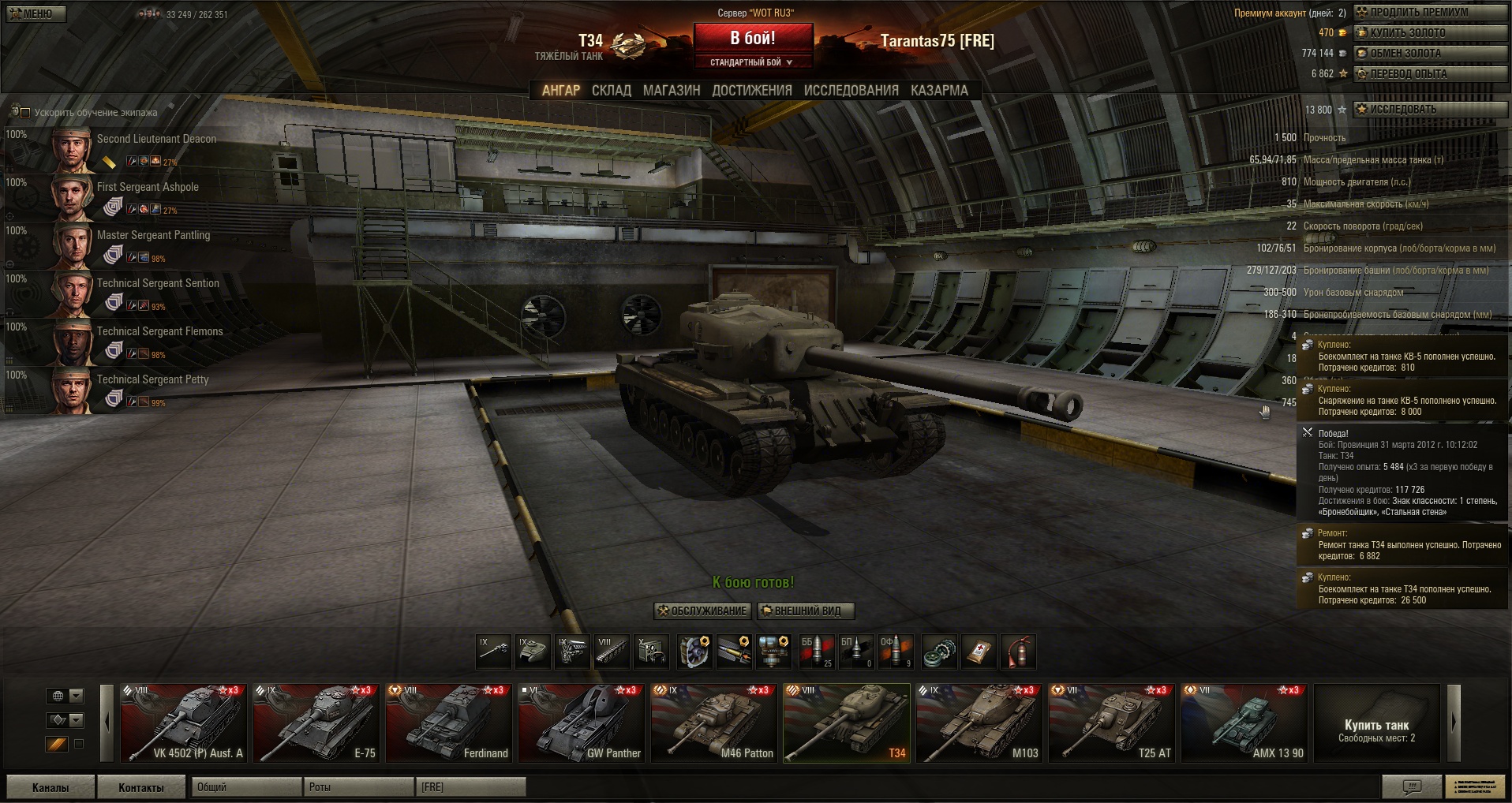
Task: Open the МАГАЗИН tab
Action: pos(672,91)
